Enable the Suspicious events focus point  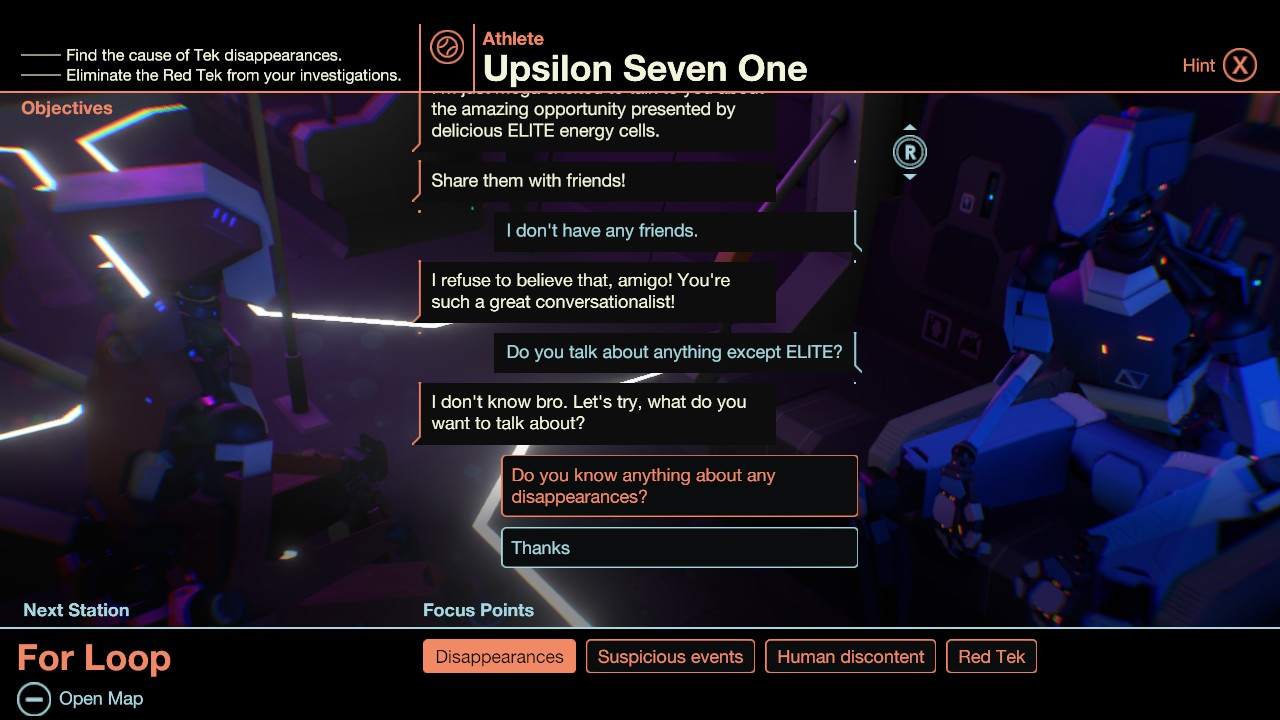coord(670,656)
